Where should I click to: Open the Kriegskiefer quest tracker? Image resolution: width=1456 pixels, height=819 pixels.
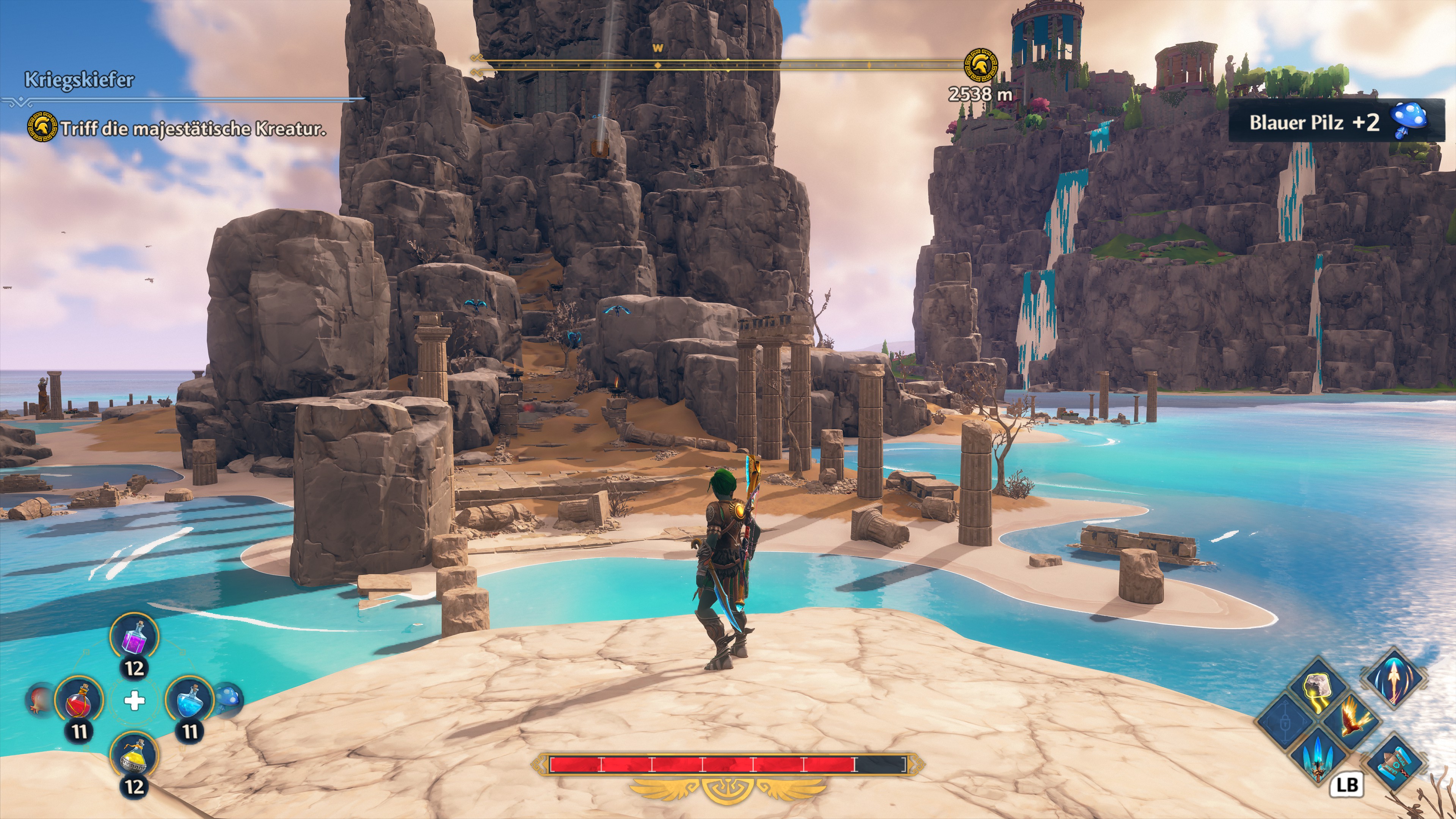(x=79, y=80)
